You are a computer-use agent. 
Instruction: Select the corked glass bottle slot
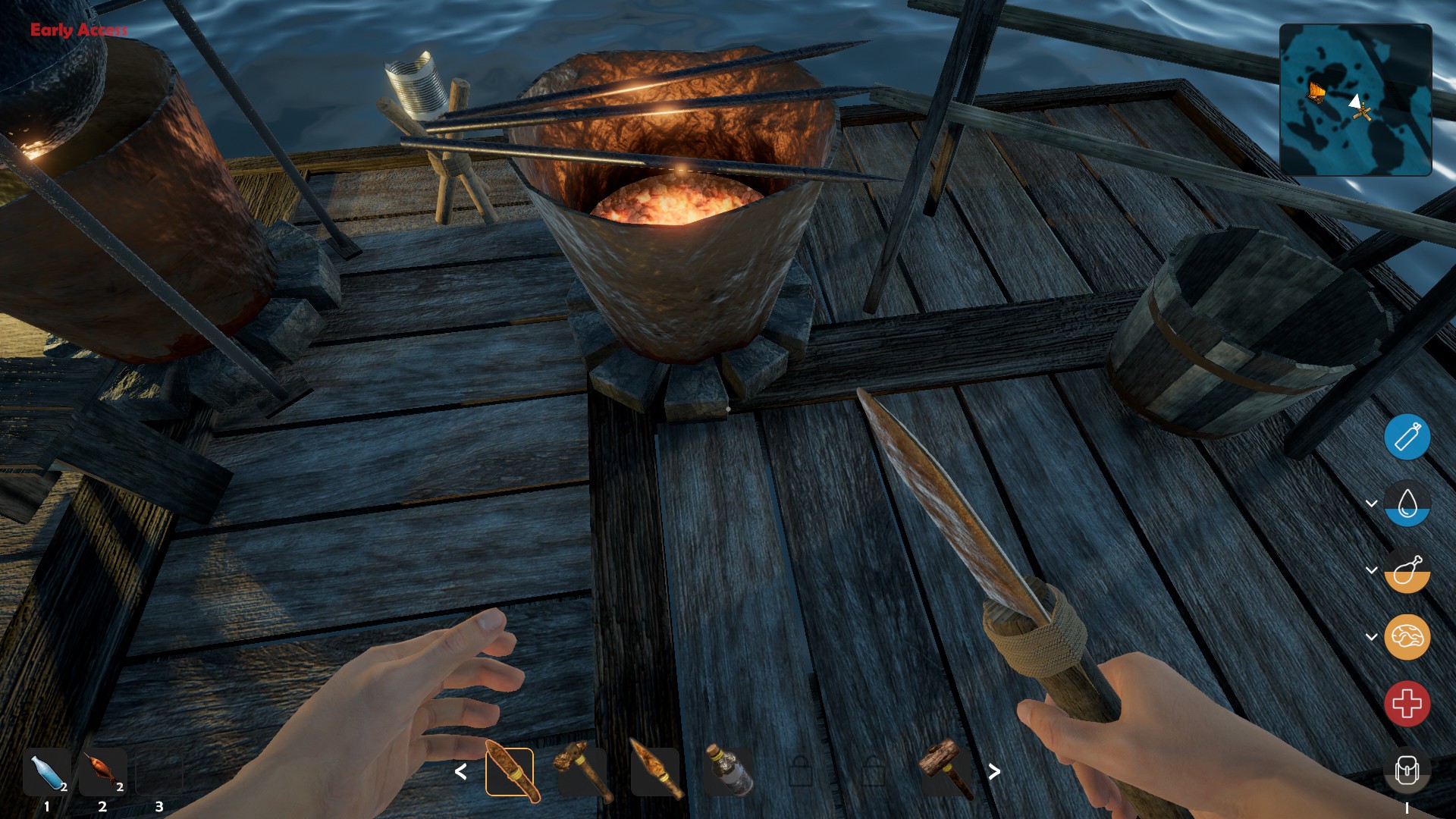point(728,772)
